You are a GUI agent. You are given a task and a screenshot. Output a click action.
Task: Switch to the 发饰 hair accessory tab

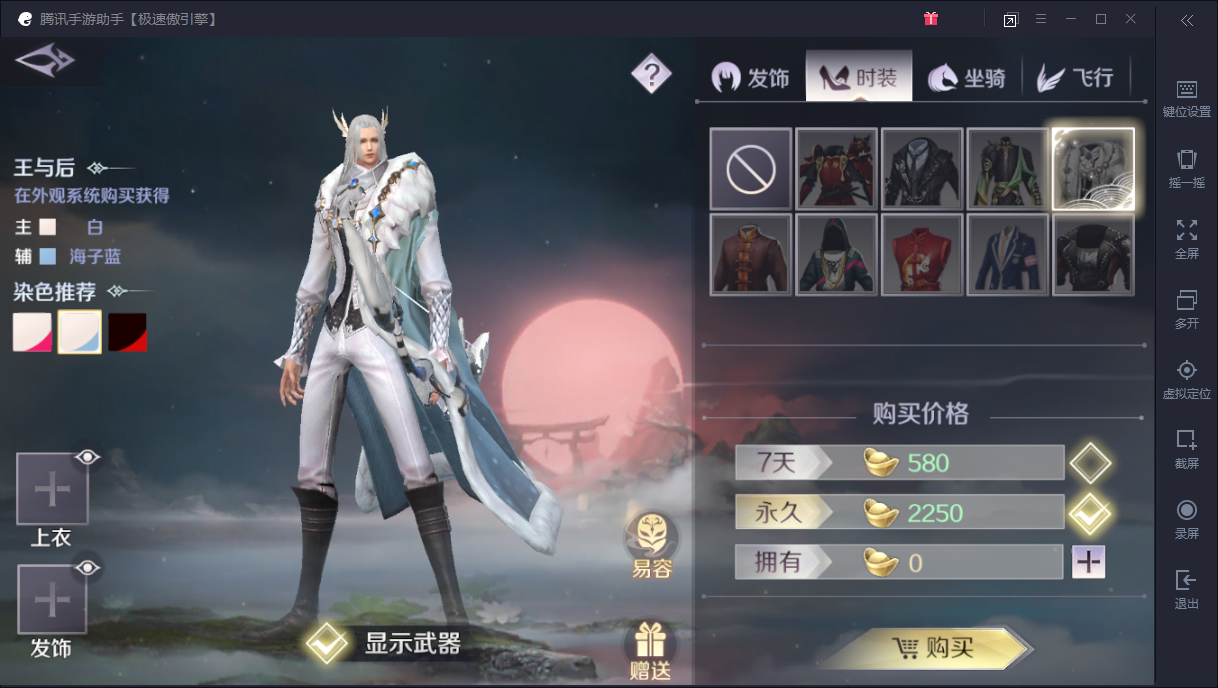751,78
